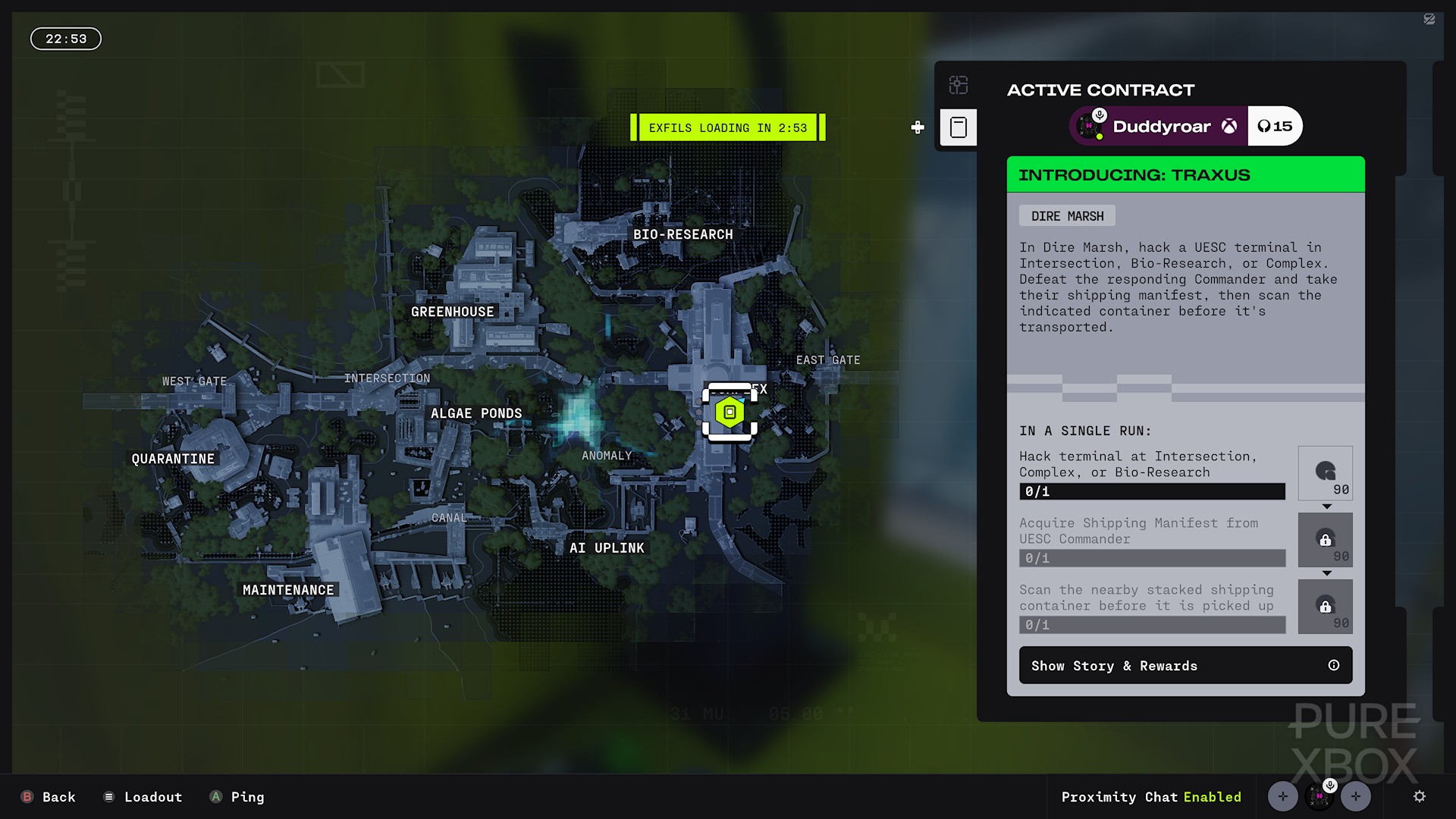Toggle Proximity Chat Enabled status
This screenshot has width=1456, height=819.
pos(1150,797)
